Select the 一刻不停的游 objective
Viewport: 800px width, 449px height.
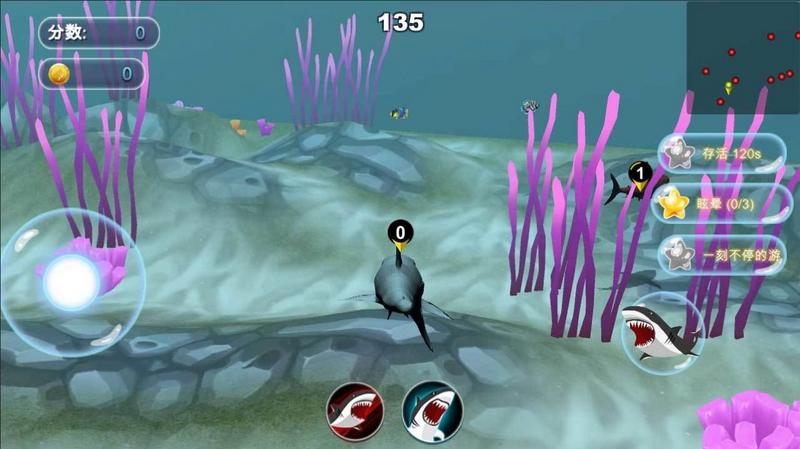(x=721, y=254)
